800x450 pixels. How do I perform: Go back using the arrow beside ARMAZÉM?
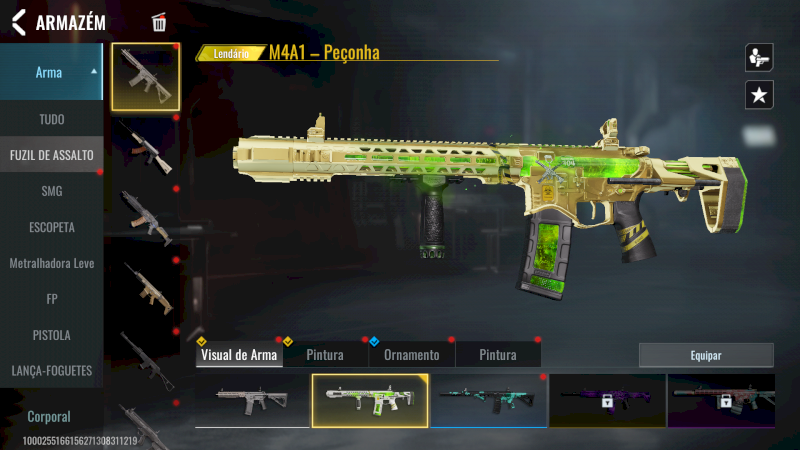coord(18,22)
